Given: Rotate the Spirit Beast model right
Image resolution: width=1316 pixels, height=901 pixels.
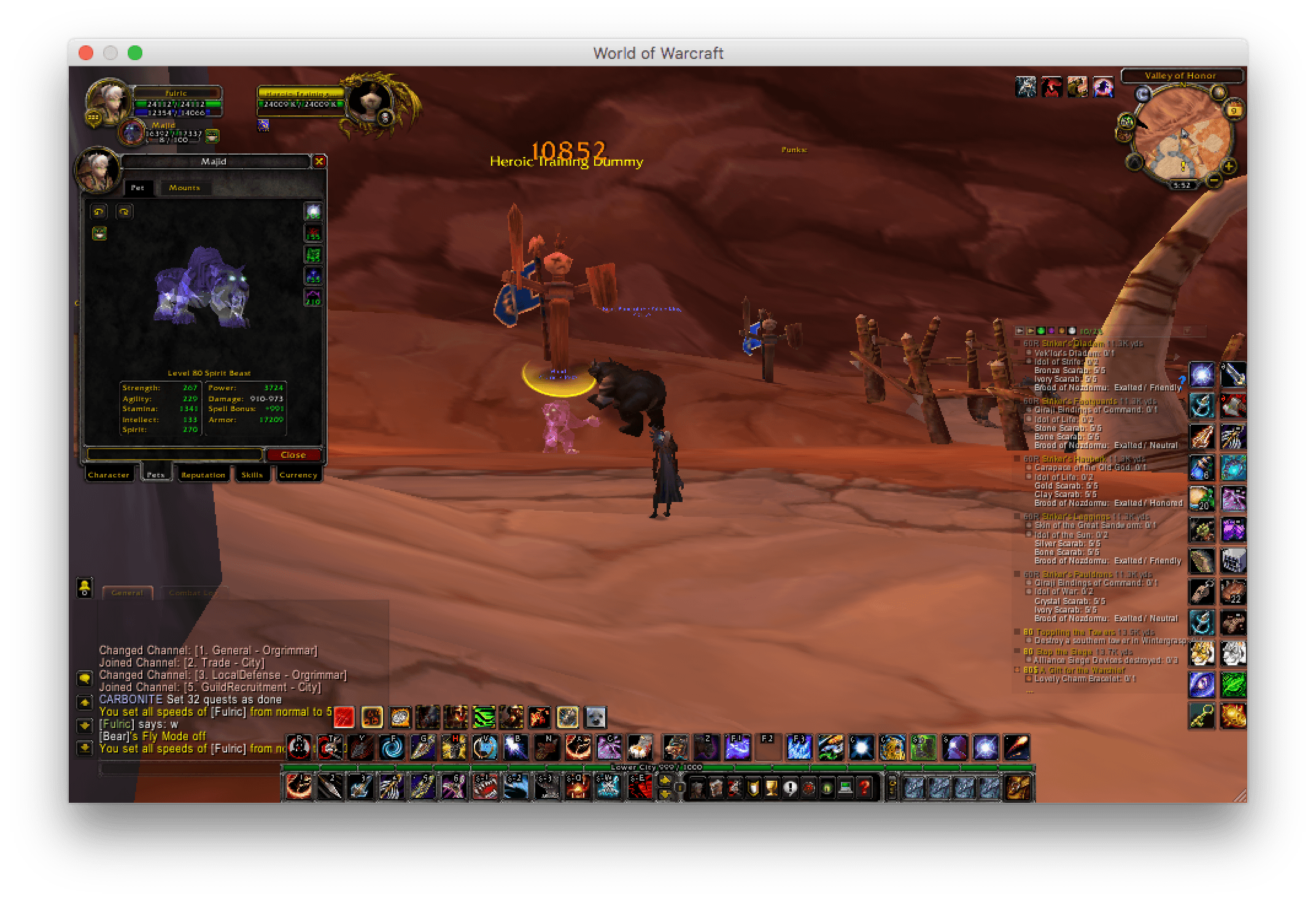Looking at the screenshot, I should click(125, 212).
